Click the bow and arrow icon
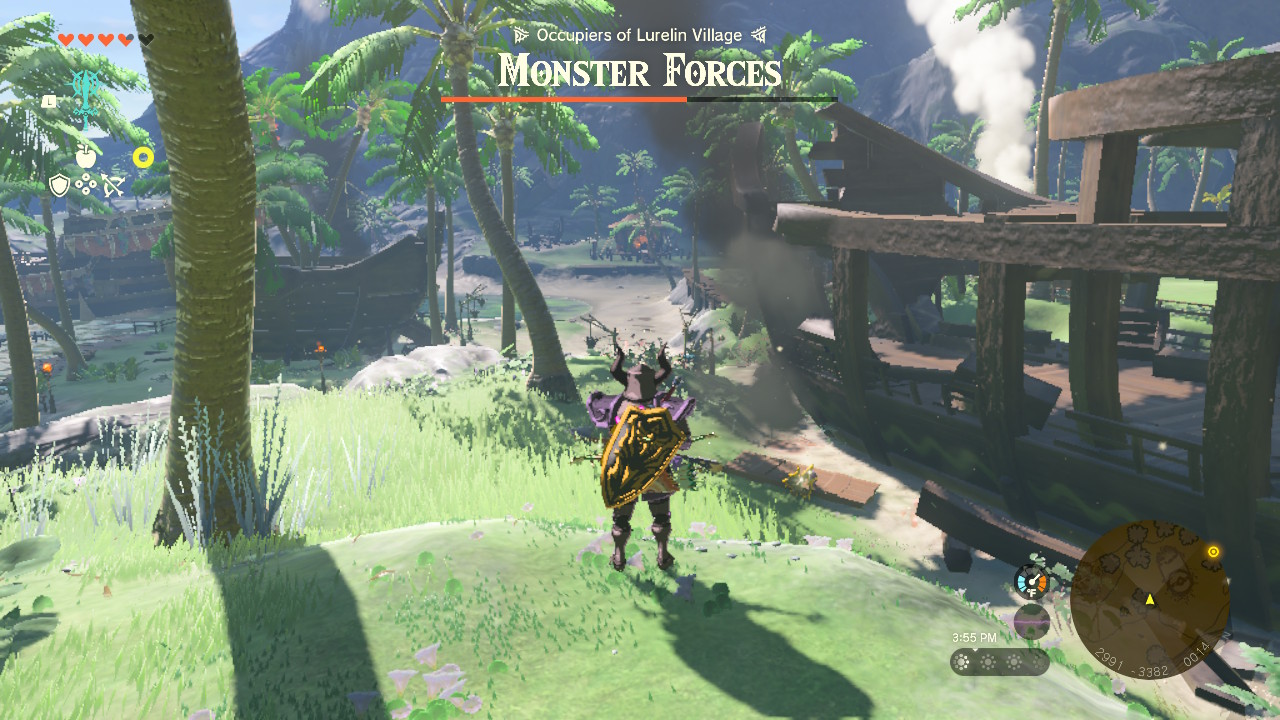Screen dimensions: 1280x720 [113, 184]
